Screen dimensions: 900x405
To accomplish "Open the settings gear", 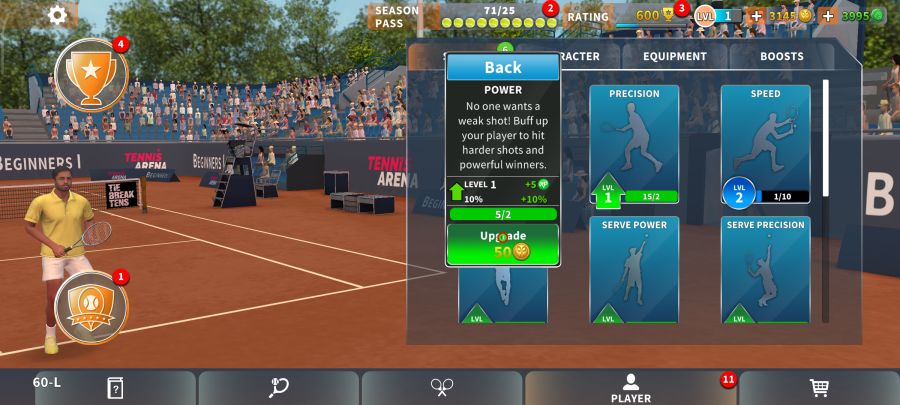I will (57, 15).
